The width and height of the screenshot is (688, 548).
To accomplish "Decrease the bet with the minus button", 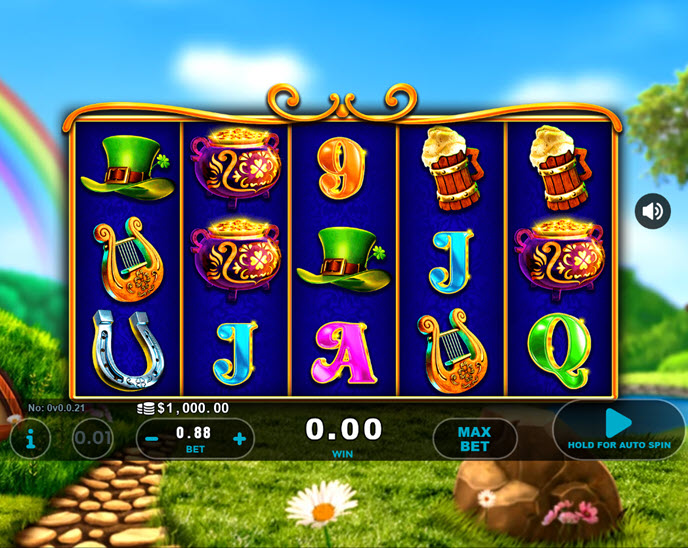I will point(151,439).
